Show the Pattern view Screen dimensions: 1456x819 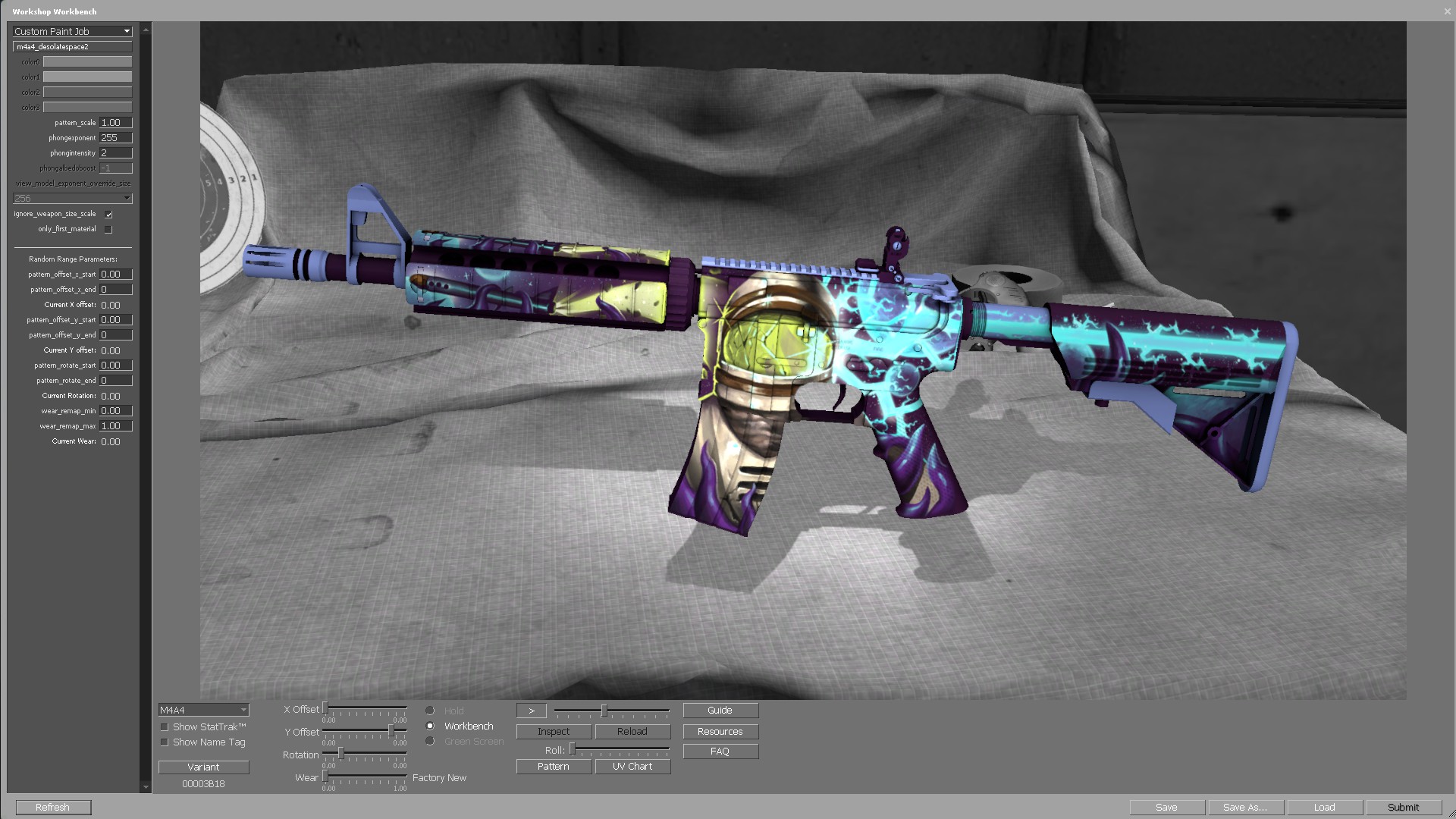click(554, 767)
